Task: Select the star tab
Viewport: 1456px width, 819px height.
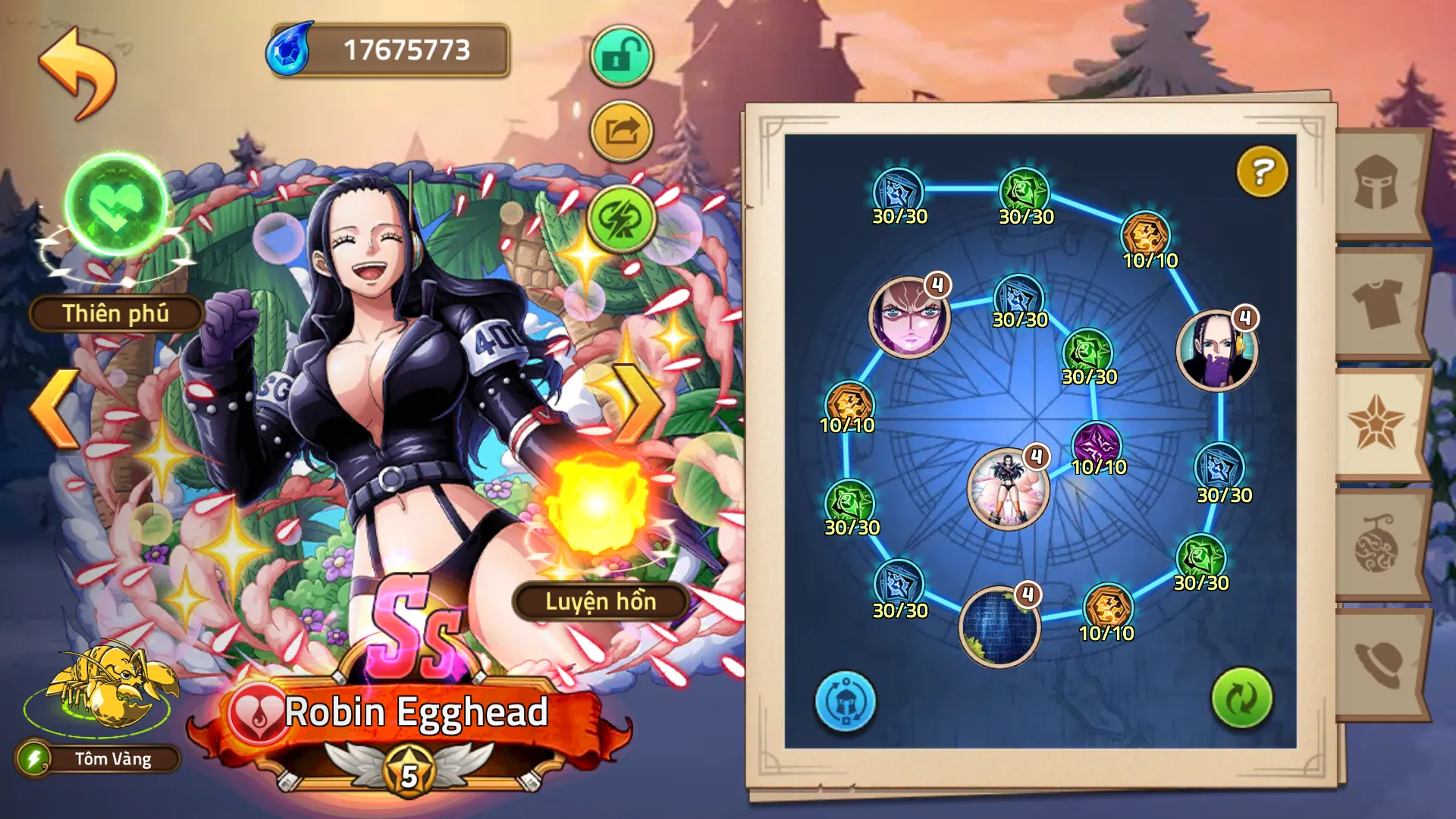Action: (1376, 423)
